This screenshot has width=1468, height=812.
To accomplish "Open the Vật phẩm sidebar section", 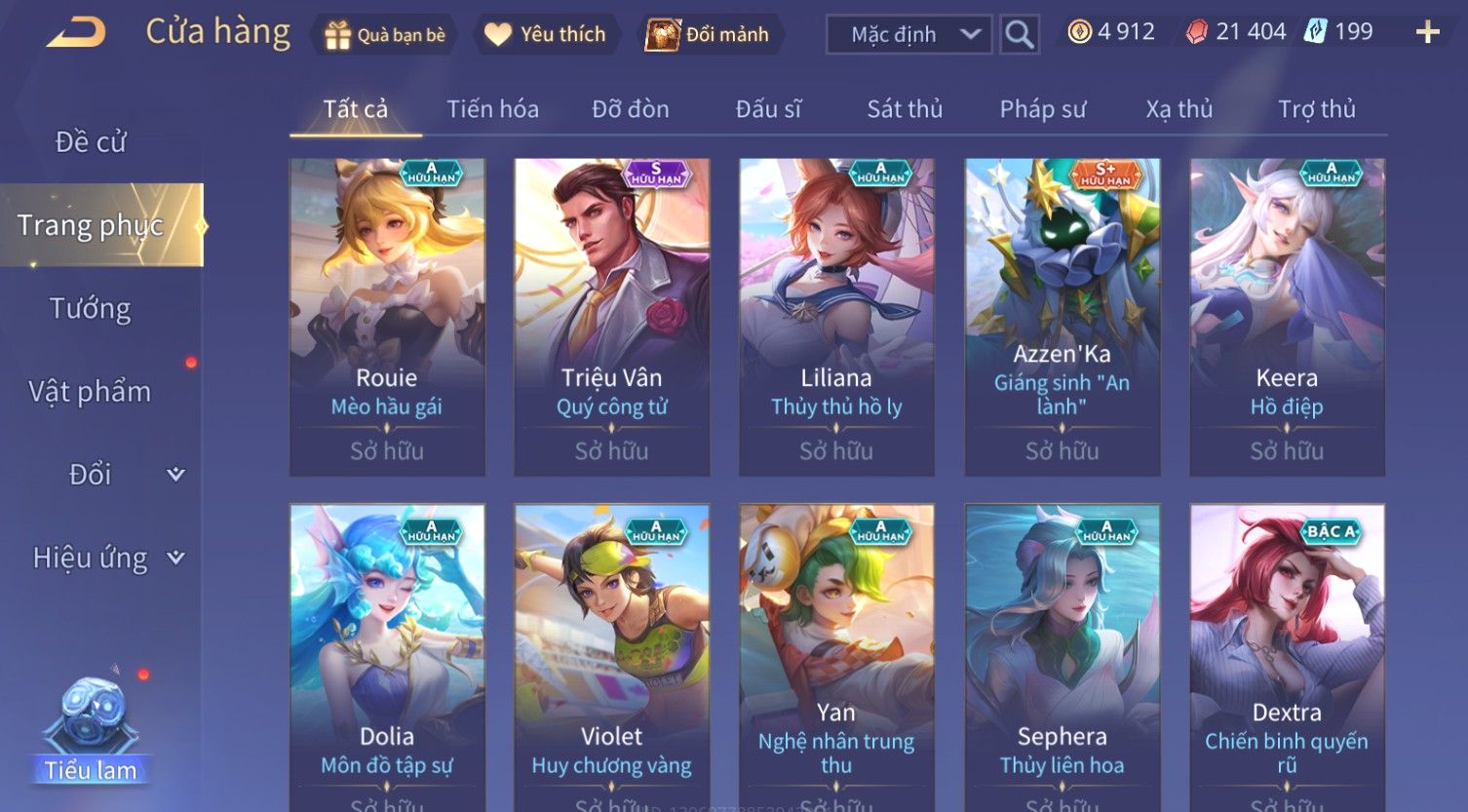I will 91,392.
